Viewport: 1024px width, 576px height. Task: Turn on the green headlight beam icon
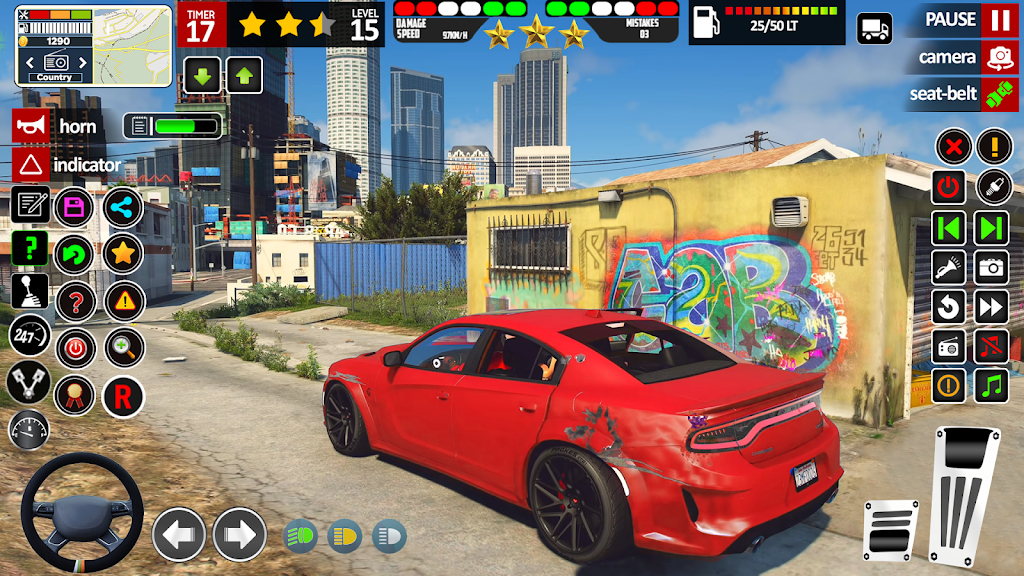[x=301, y=537]
